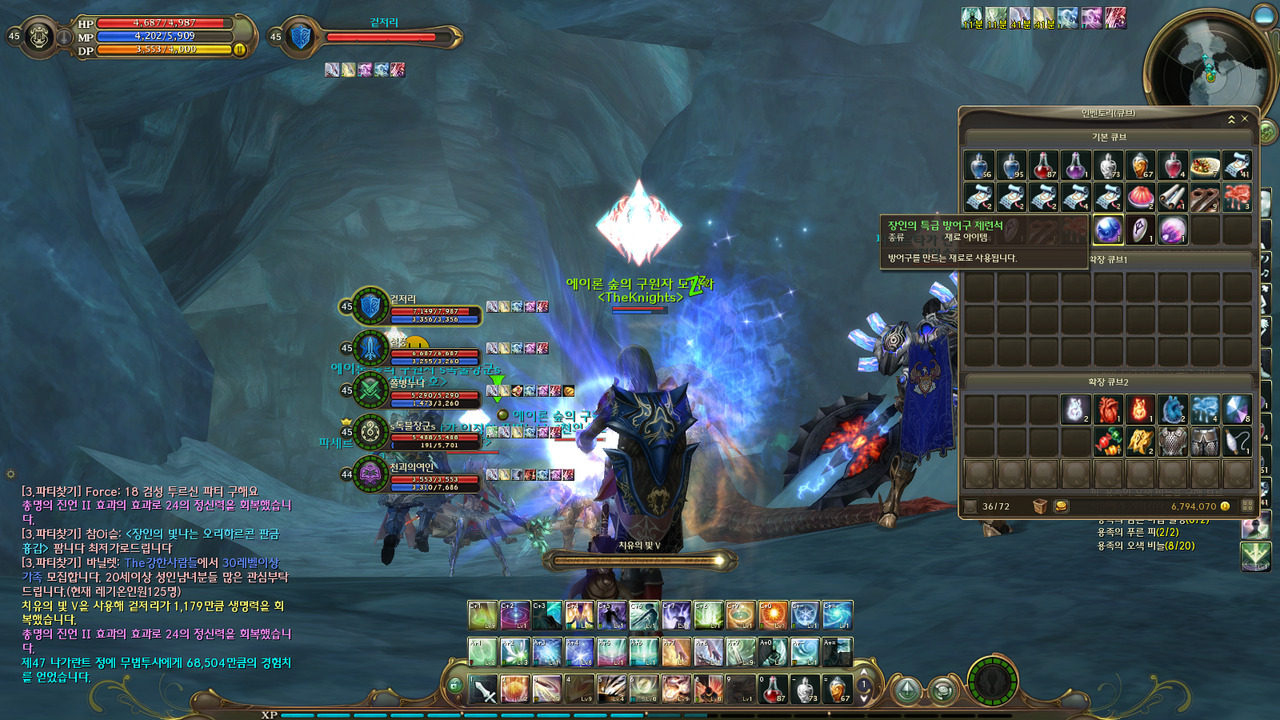Toggle the quickbar lock button
Image resolution: width=1280 pixels, height=720 pixels.
pos(455,686)
